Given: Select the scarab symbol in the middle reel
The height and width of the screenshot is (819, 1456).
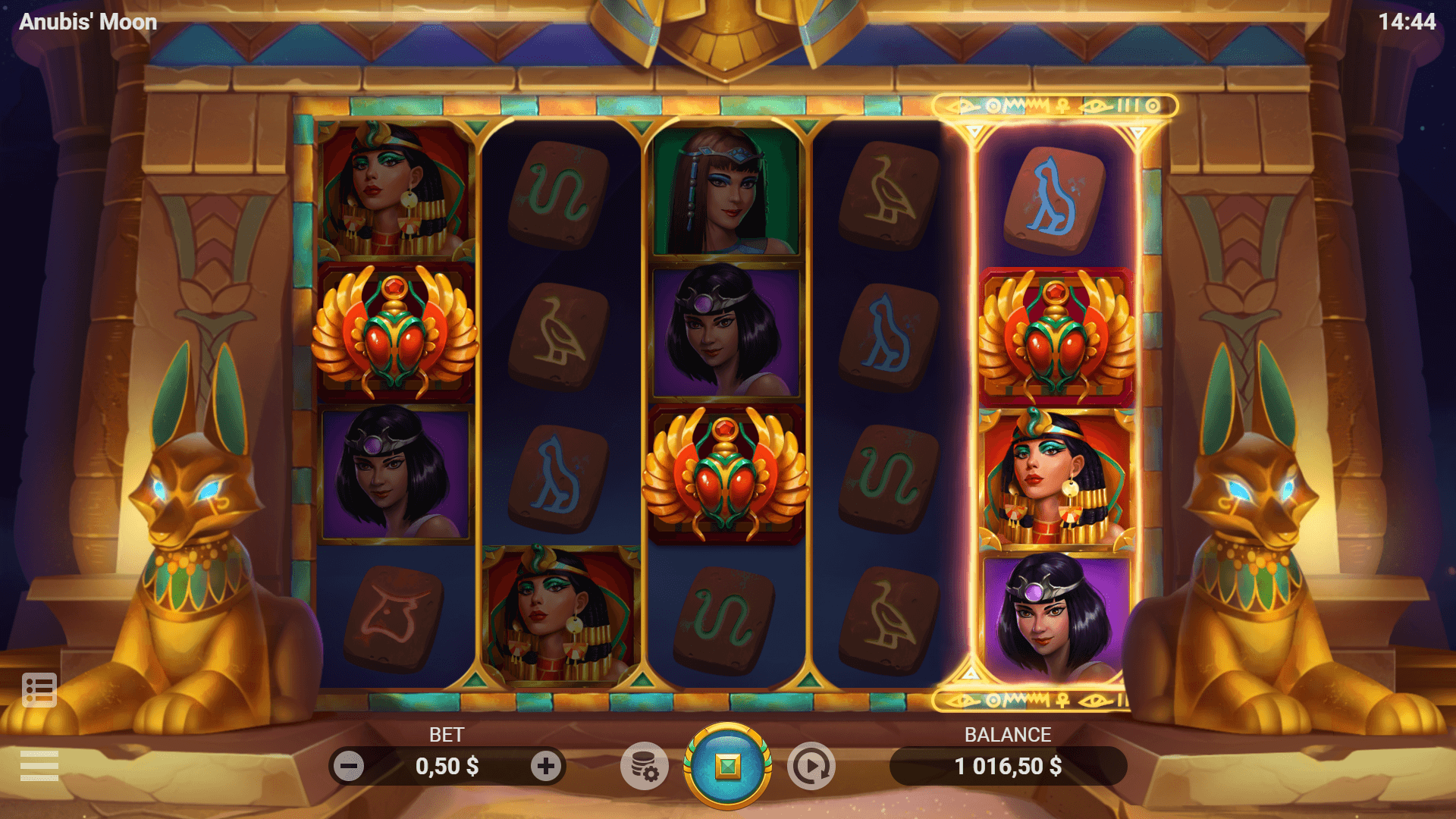Looking at the screenshot, I should point(726,474).
